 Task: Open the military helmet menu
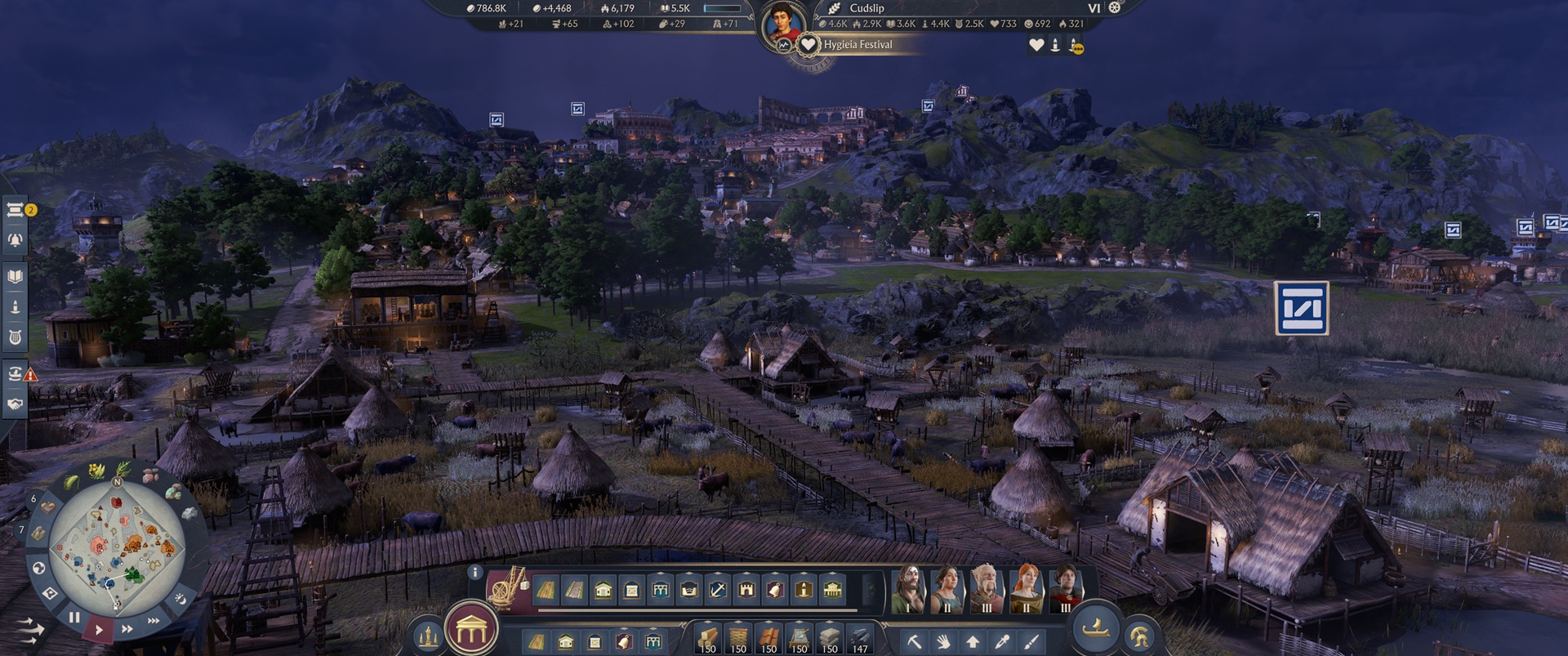click(1140, 634)
